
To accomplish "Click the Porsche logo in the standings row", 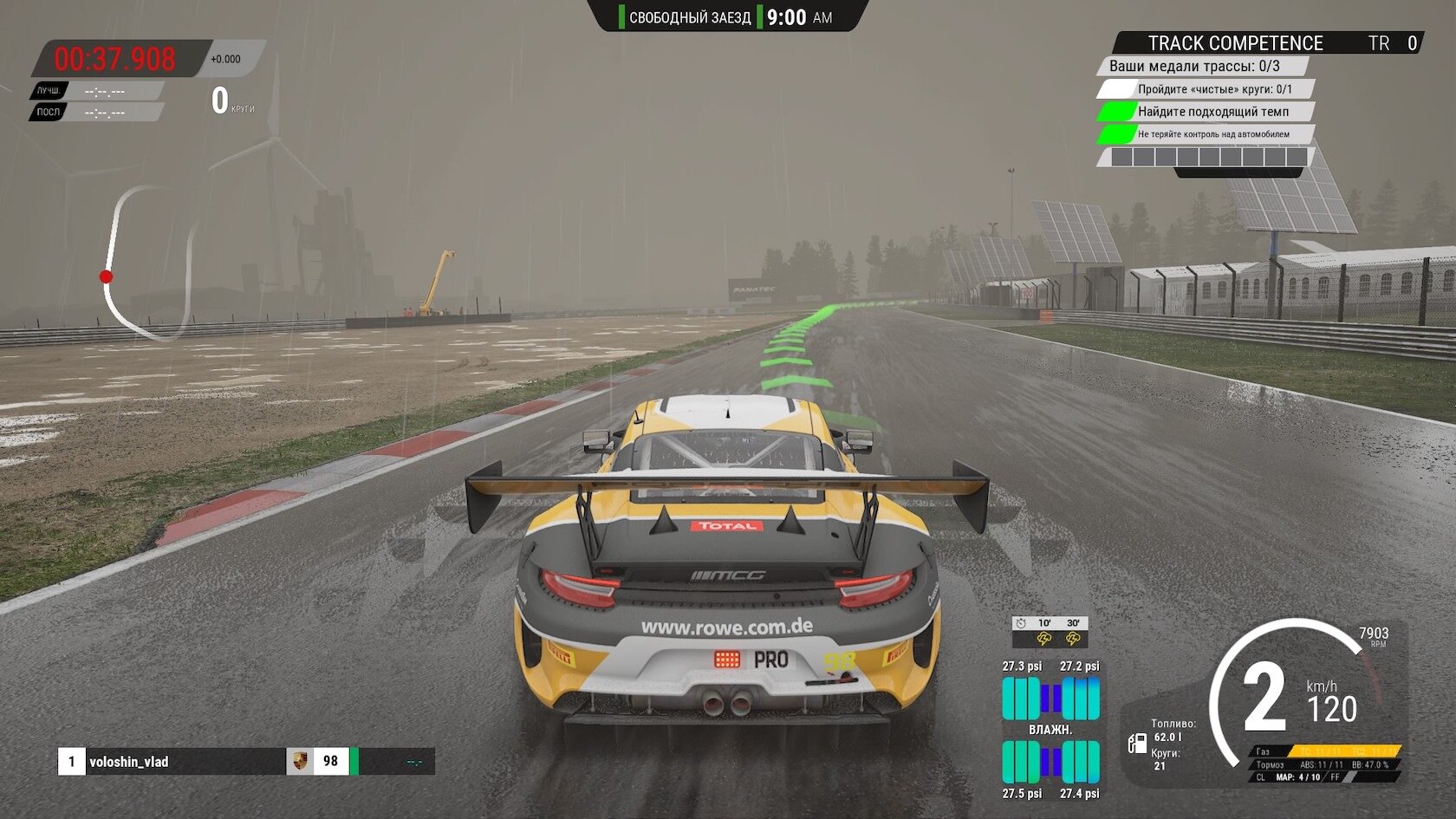I will point(299,761).
